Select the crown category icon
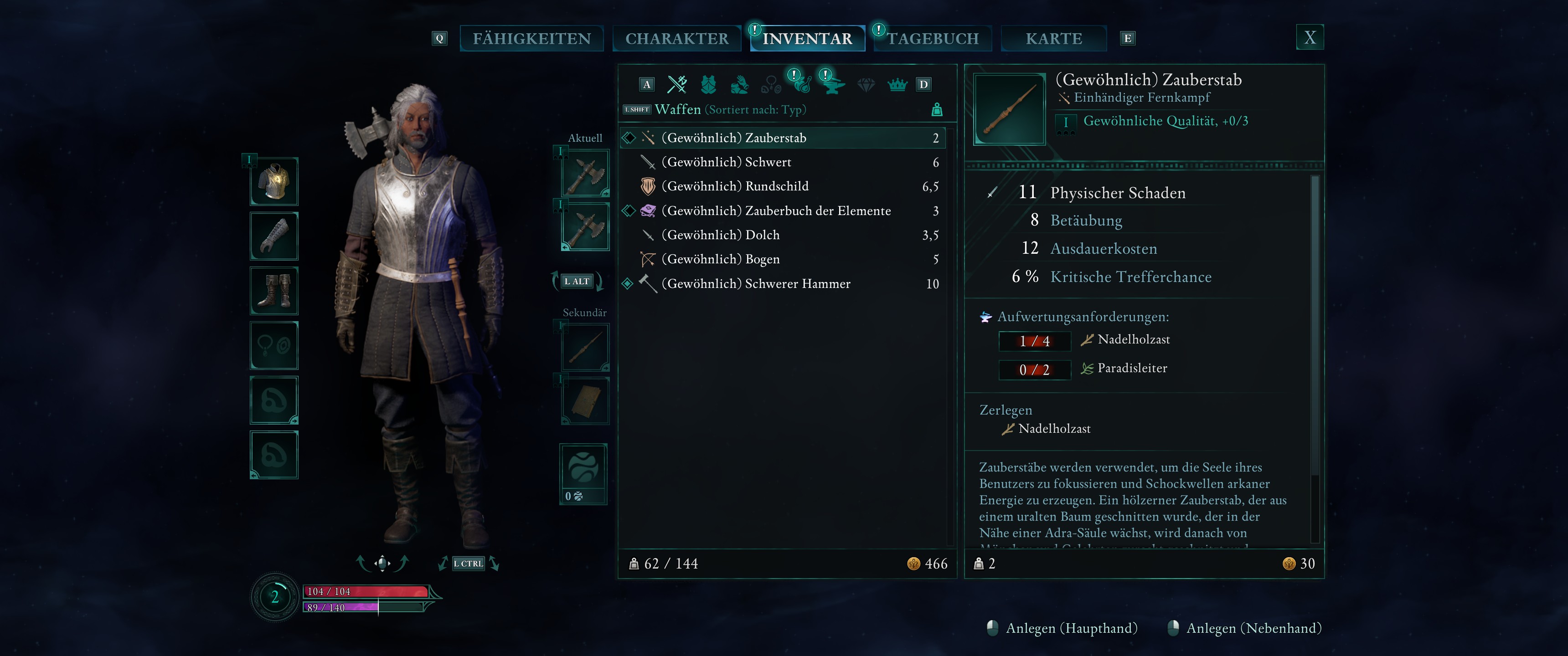 [x=897, y=85]
